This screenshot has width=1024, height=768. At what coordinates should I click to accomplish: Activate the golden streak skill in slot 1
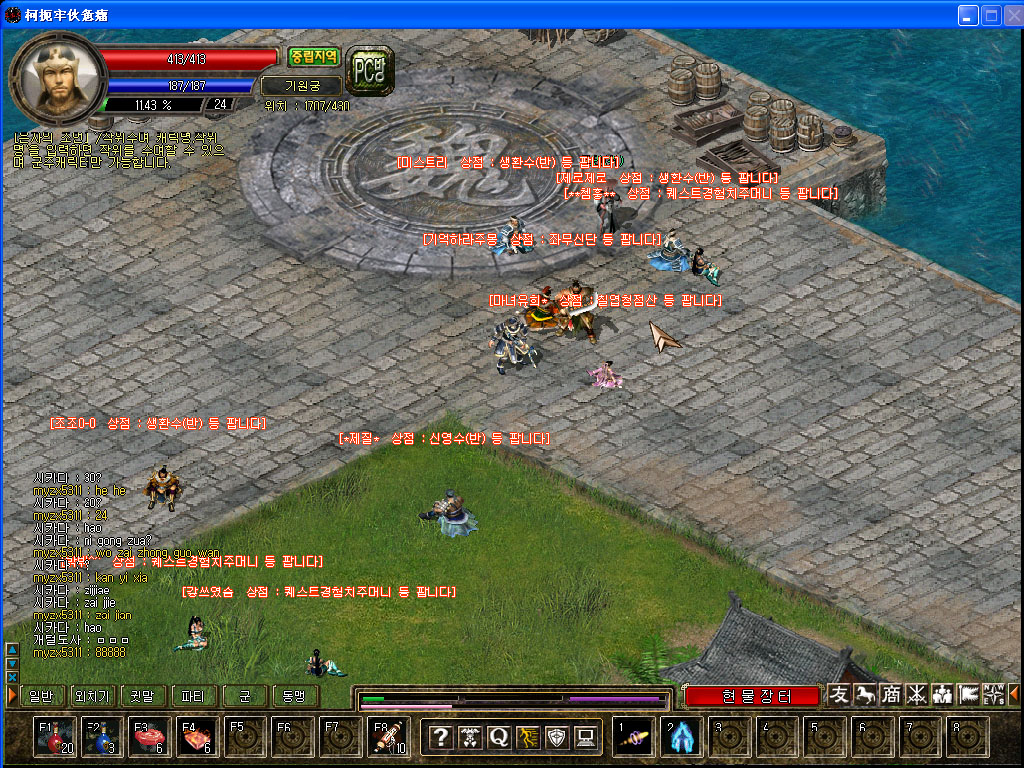(x=634, y=738)
